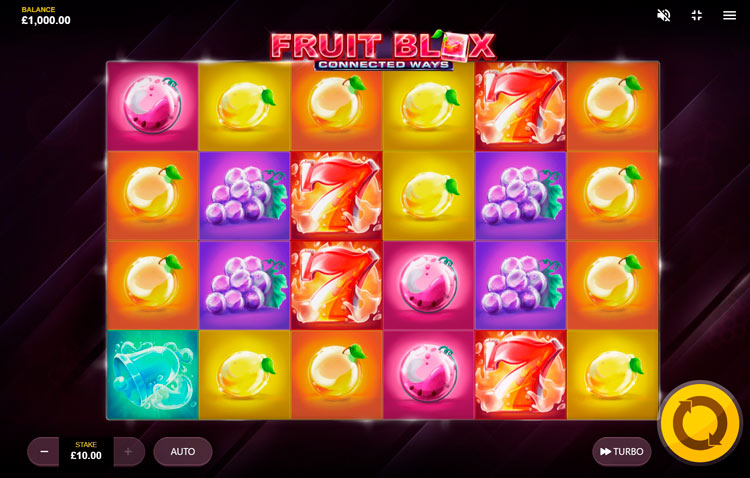Increase the stake with the plus button

pos(128,452)
